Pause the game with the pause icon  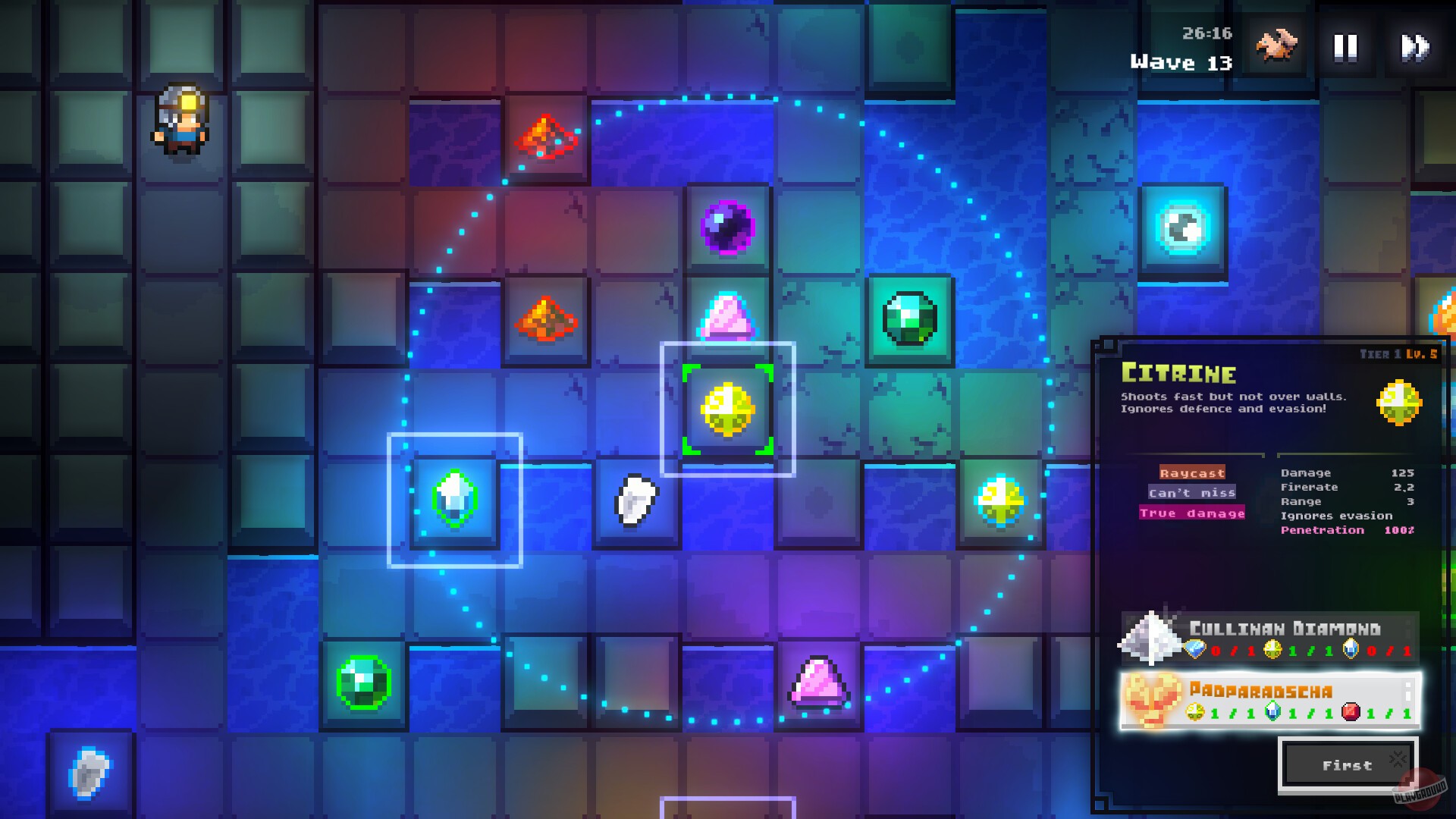[x=1345, y=47]
